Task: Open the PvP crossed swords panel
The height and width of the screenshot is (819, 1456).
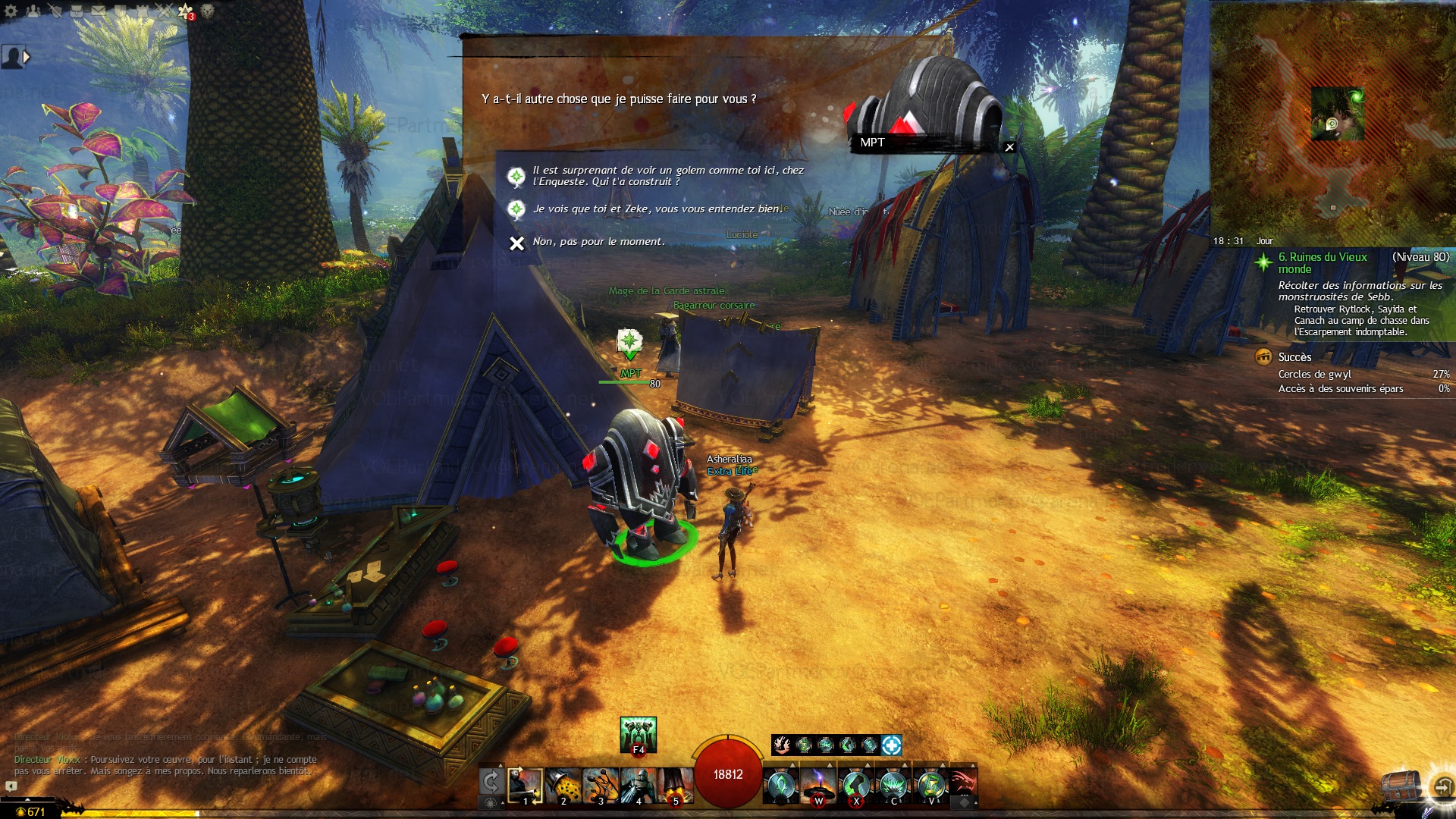Action: tap(164, 11)
